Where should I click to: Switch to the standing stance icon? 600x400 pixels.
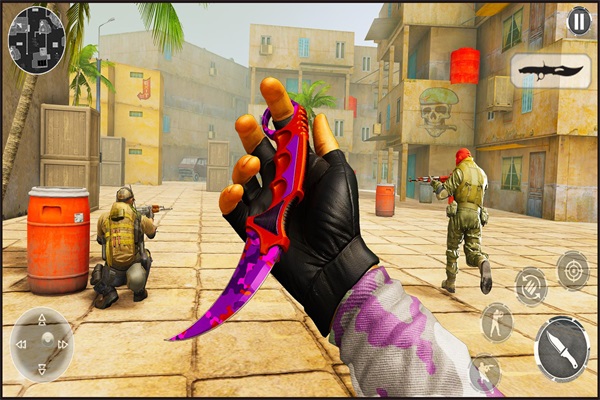coord(496,322)
